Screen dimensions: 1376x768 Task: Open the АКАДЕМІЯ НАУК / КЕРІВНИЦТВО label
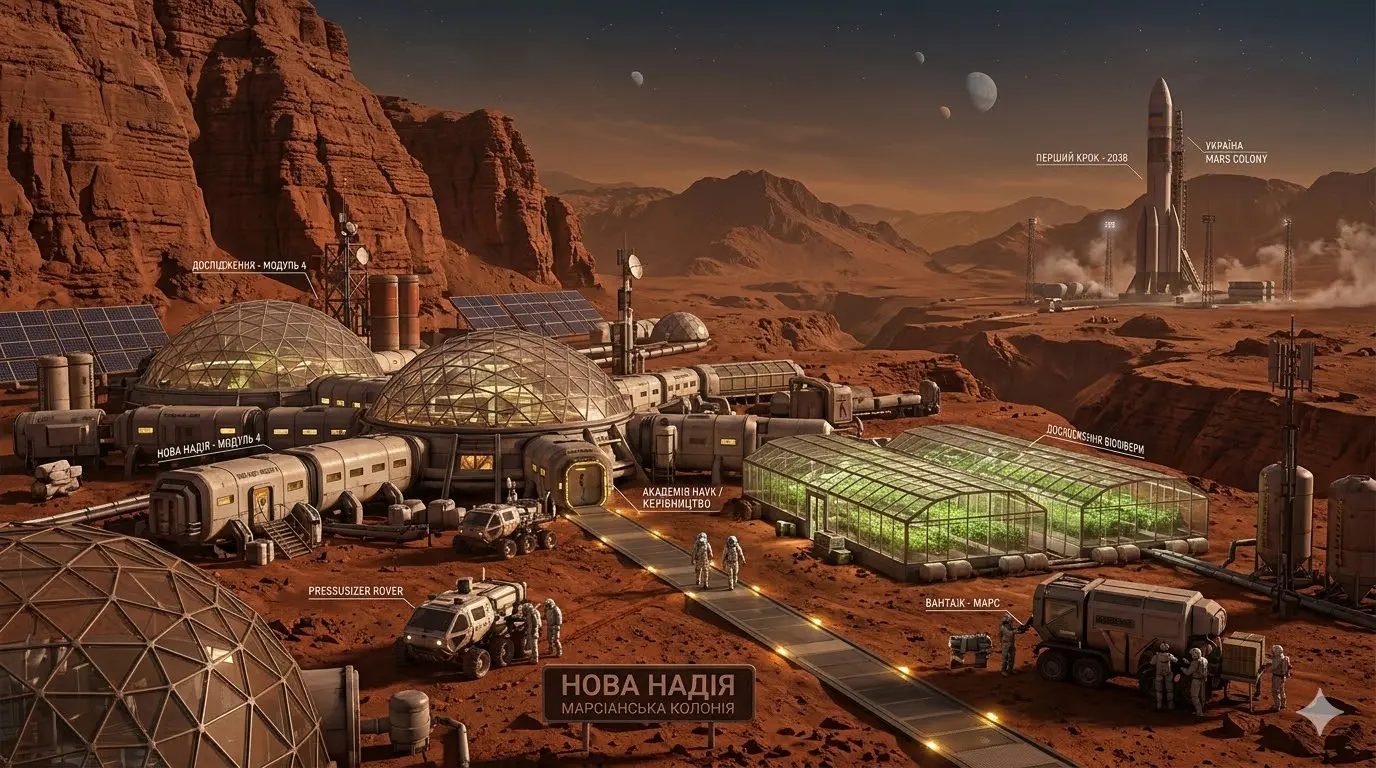point(676,499)
